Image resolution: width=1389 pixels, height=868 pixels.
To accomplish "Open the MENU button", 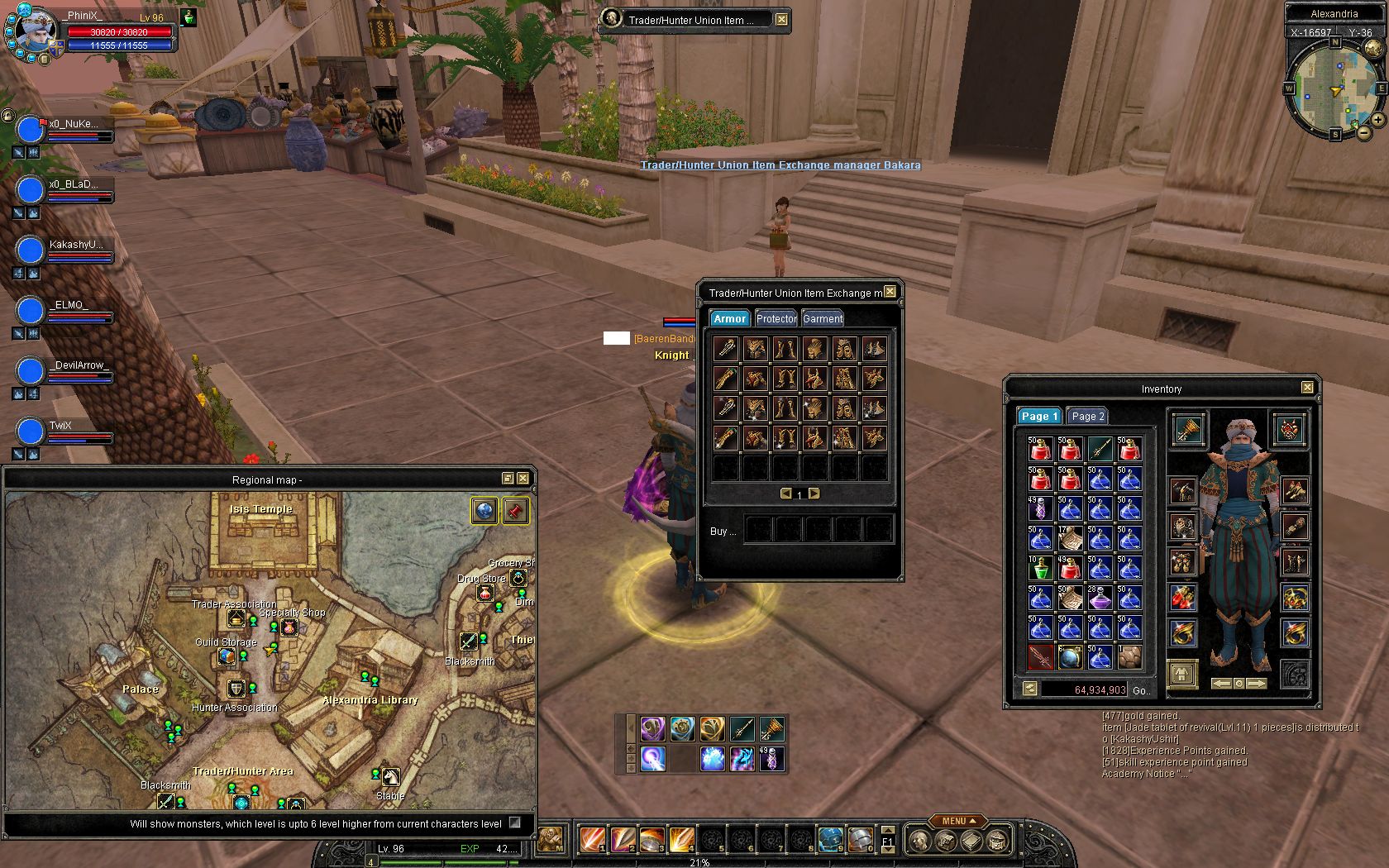I will (x=958, y=821).
